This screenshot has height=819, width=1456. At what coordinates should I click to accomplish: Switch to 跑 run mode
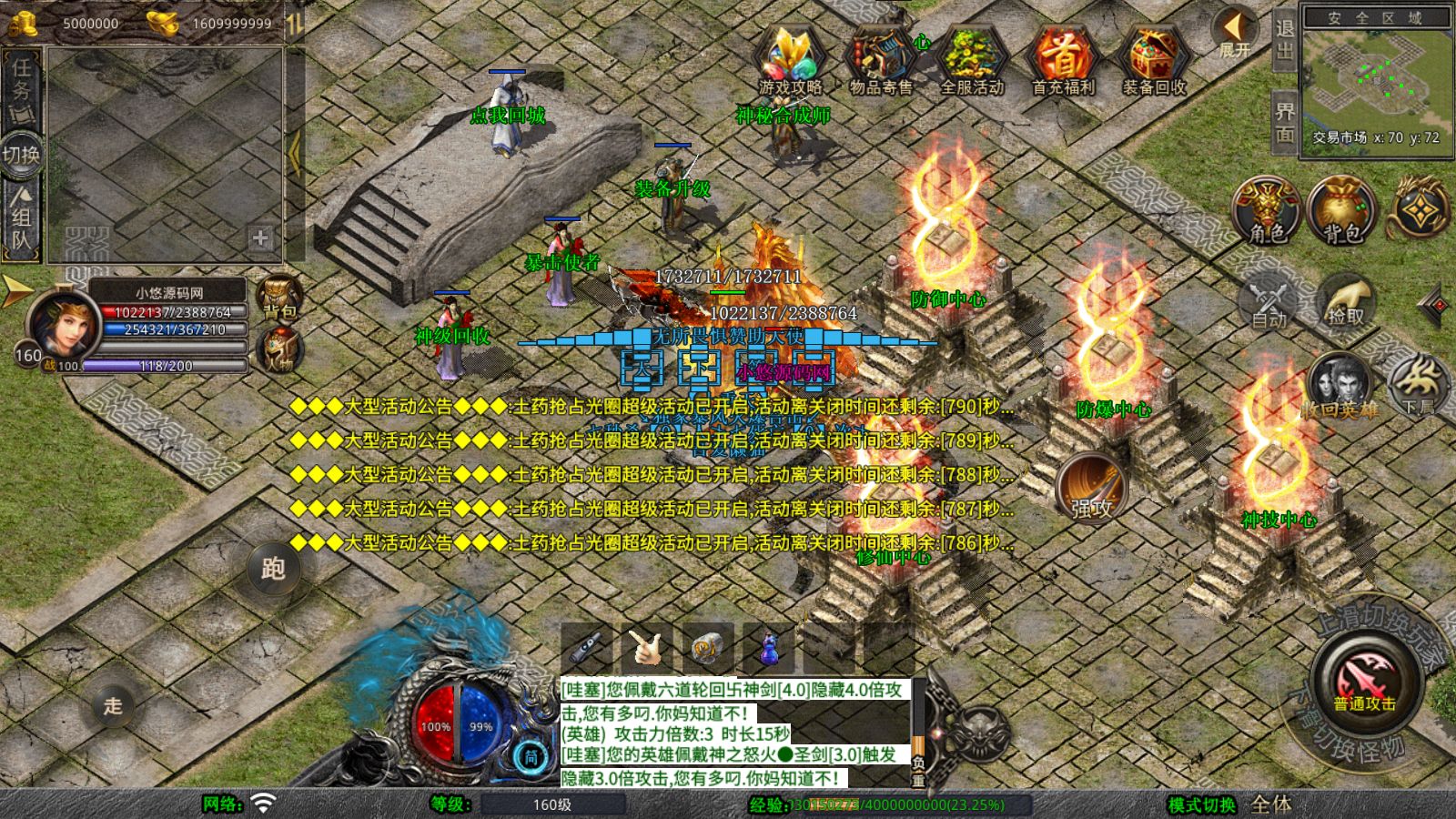(x=273, y=569)
